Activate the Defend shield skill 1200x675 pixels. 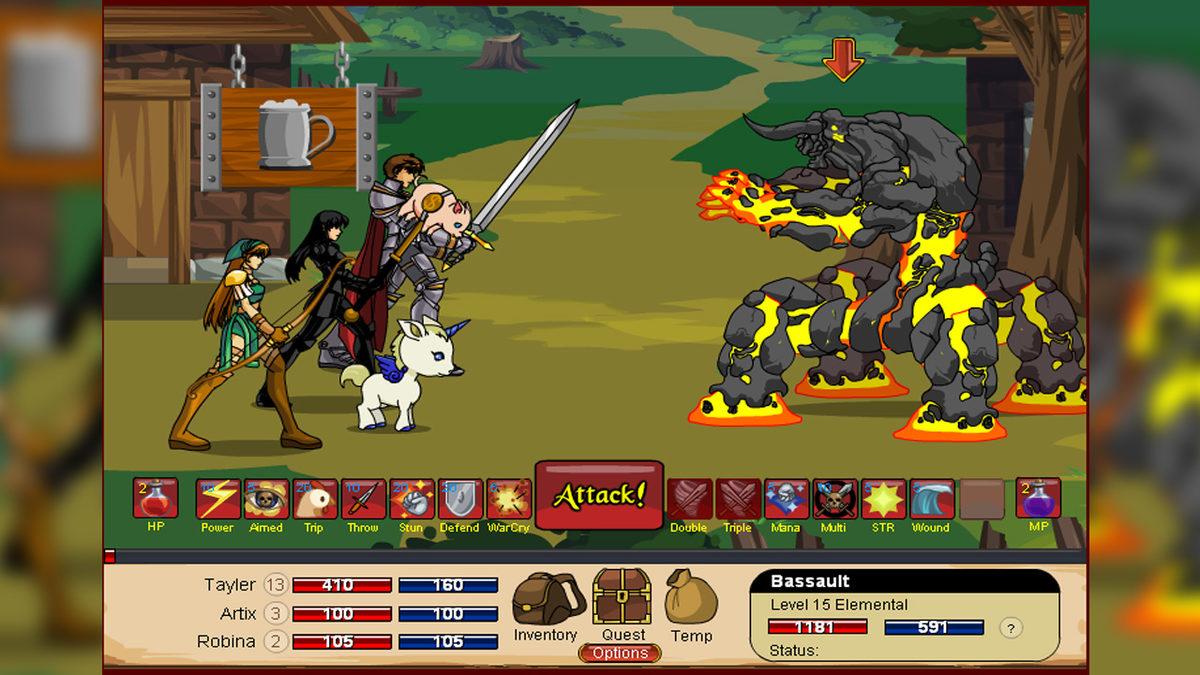click(460, 499)
